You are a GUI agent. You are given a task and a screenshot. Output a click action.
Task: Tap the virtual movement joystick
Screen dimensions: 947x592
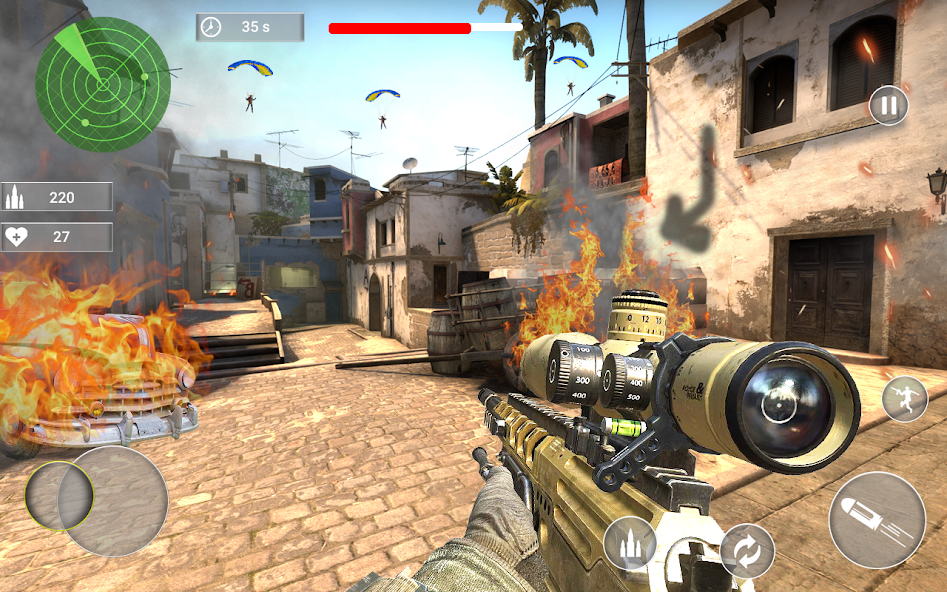[x=97, y=500]
